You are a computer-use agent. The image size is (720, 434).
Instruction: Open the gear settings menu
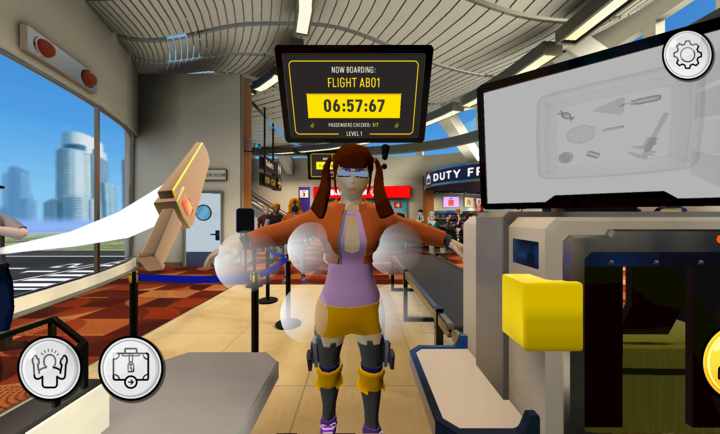[687, 54]
